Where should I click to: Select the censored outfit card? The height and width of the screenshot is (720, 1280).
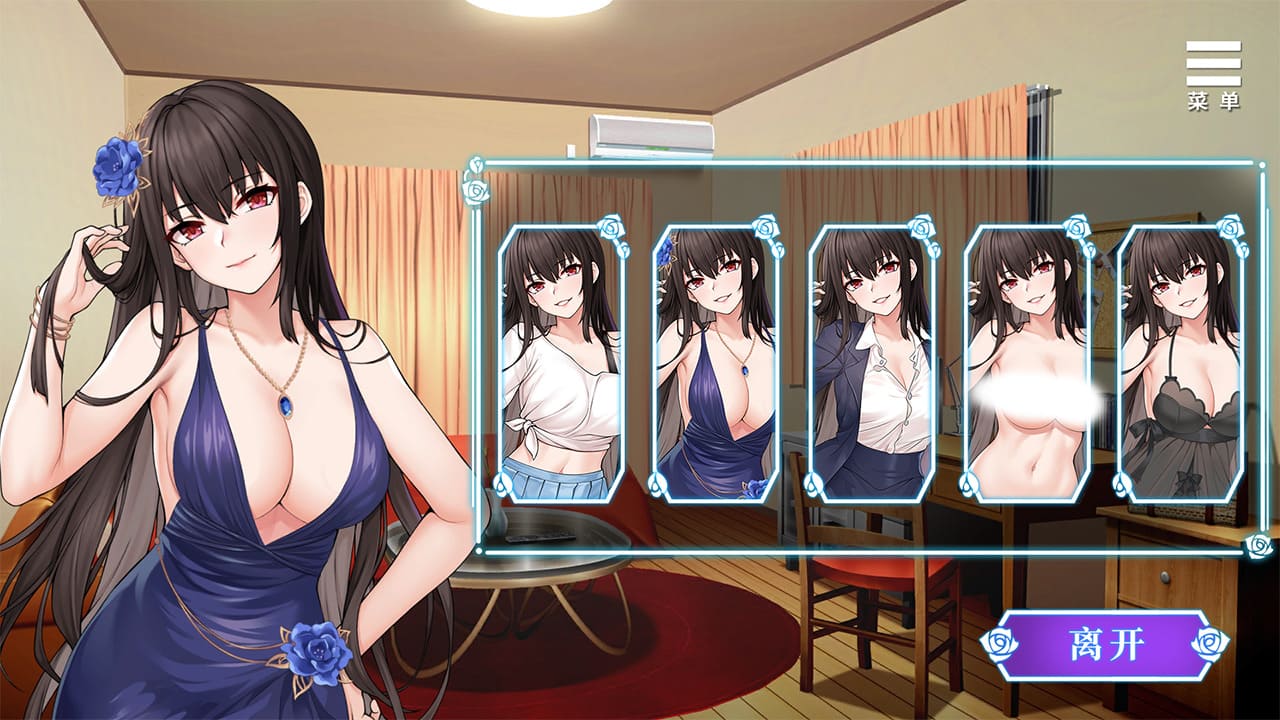click(x=1026, y=363)
